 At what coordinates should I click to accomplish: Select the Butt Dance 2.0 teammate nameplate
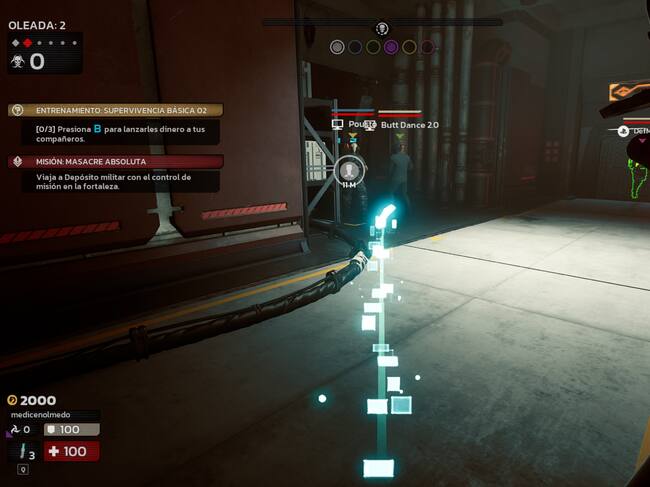[x=410, y=125]
